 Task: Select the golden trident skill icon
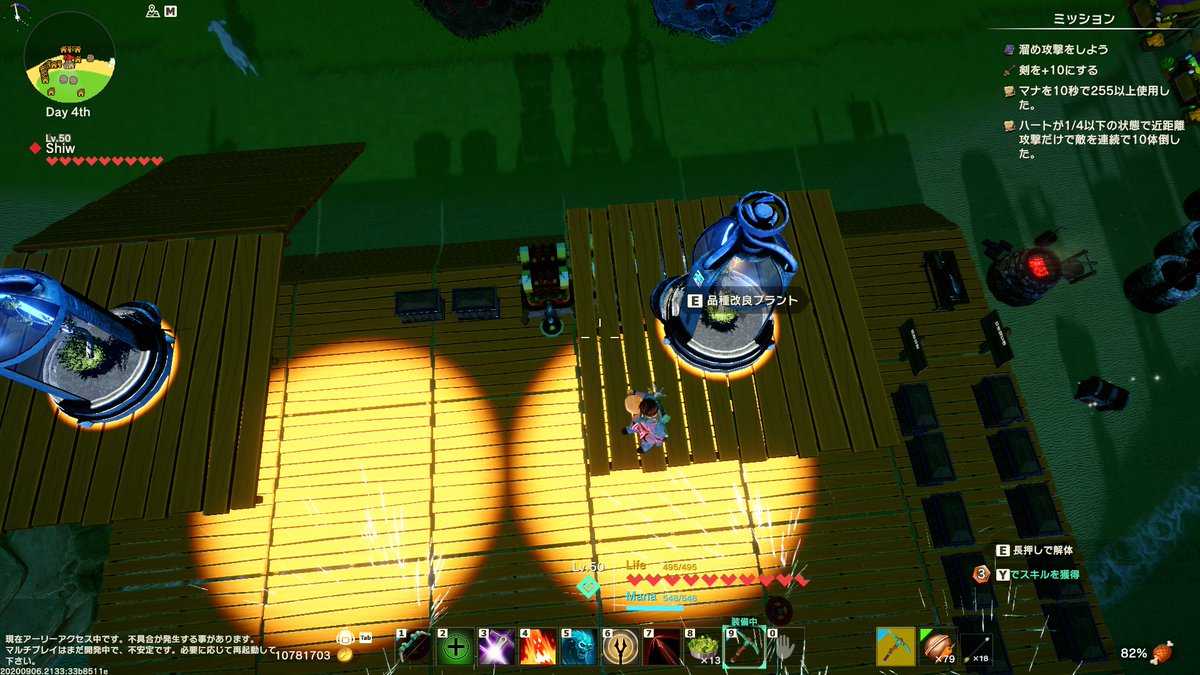(x=620, y=648)
